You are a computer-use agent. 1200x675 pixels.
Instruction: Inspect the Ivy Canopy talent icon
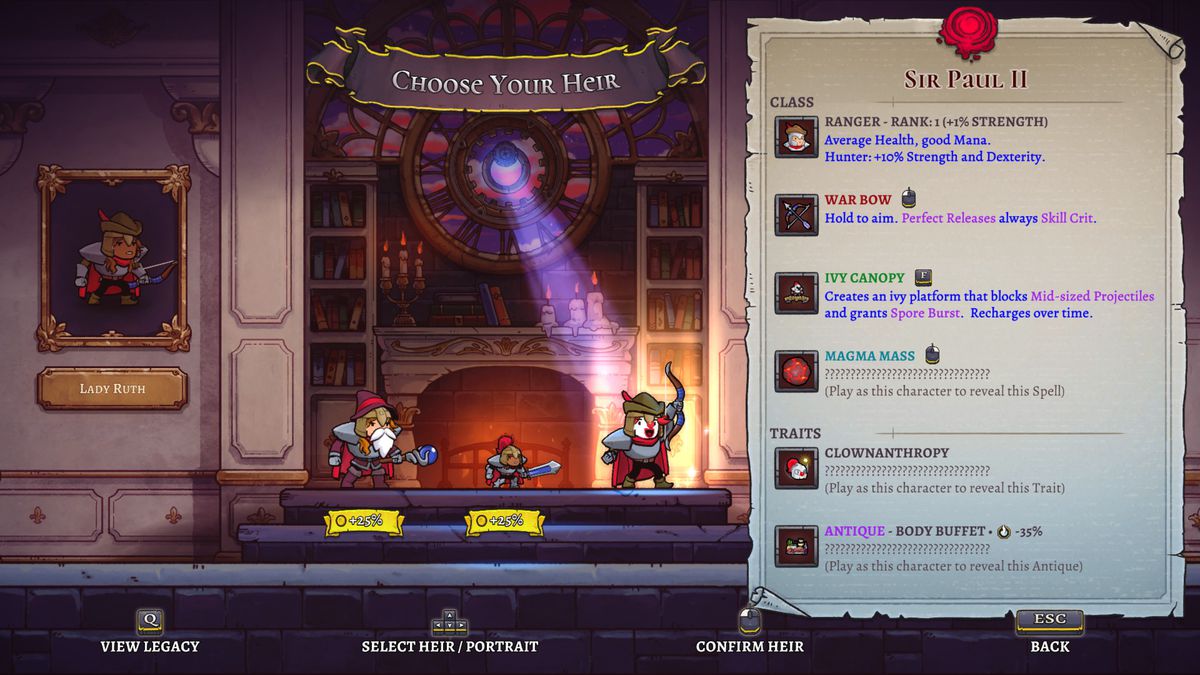(796, 293)
